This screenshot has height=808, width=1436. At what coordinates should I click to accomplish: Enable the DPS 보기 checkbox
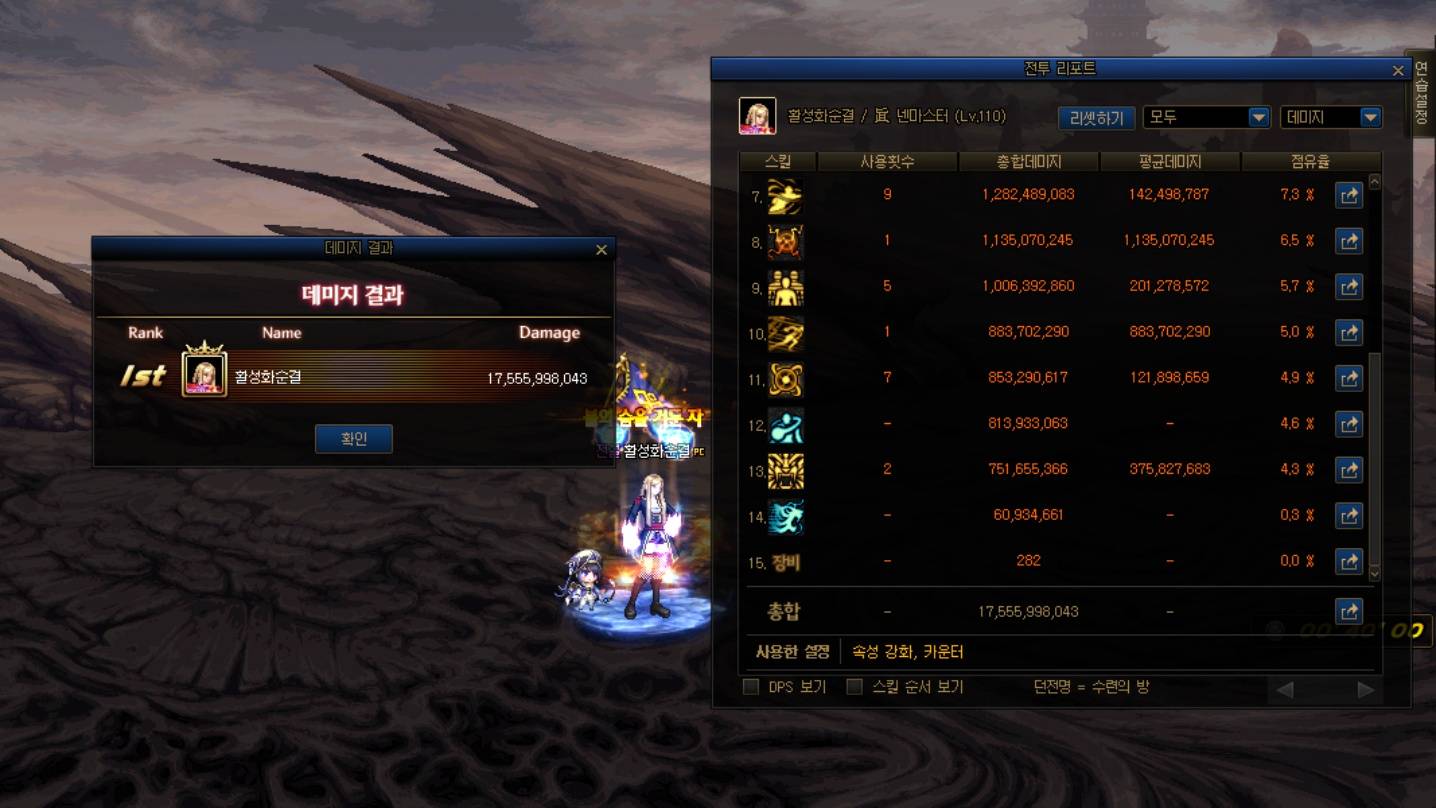[x=751, y=687]
